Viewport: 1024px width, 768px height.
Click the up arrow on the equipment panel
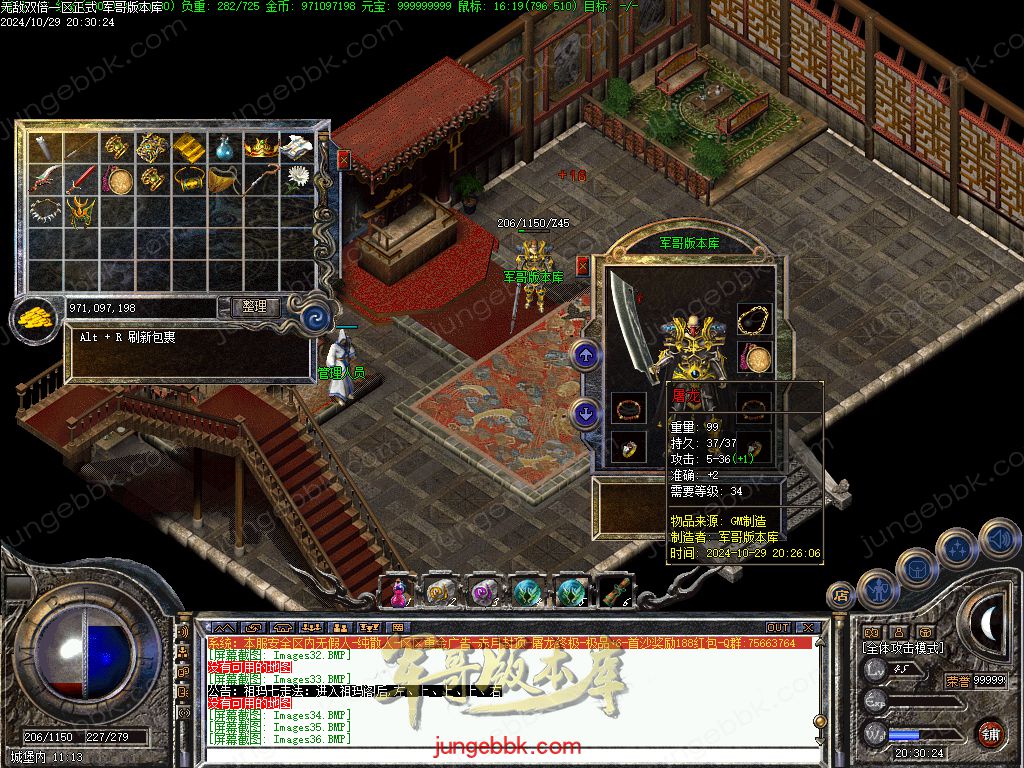click(585, 353)
